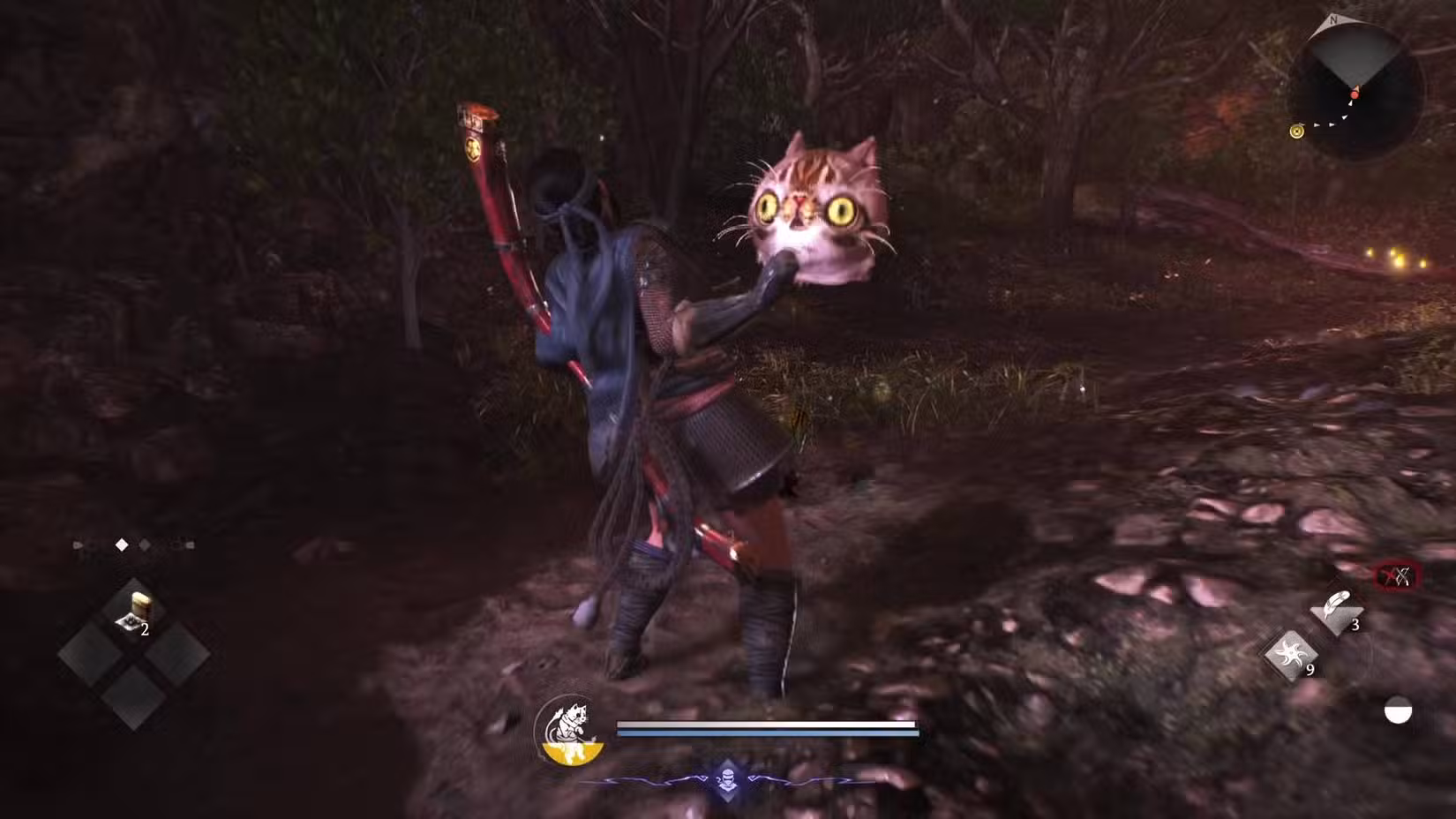Click the left arrow beside the diamond indicators
Viewport: 1456px width, 819px height.
[77, 545]
